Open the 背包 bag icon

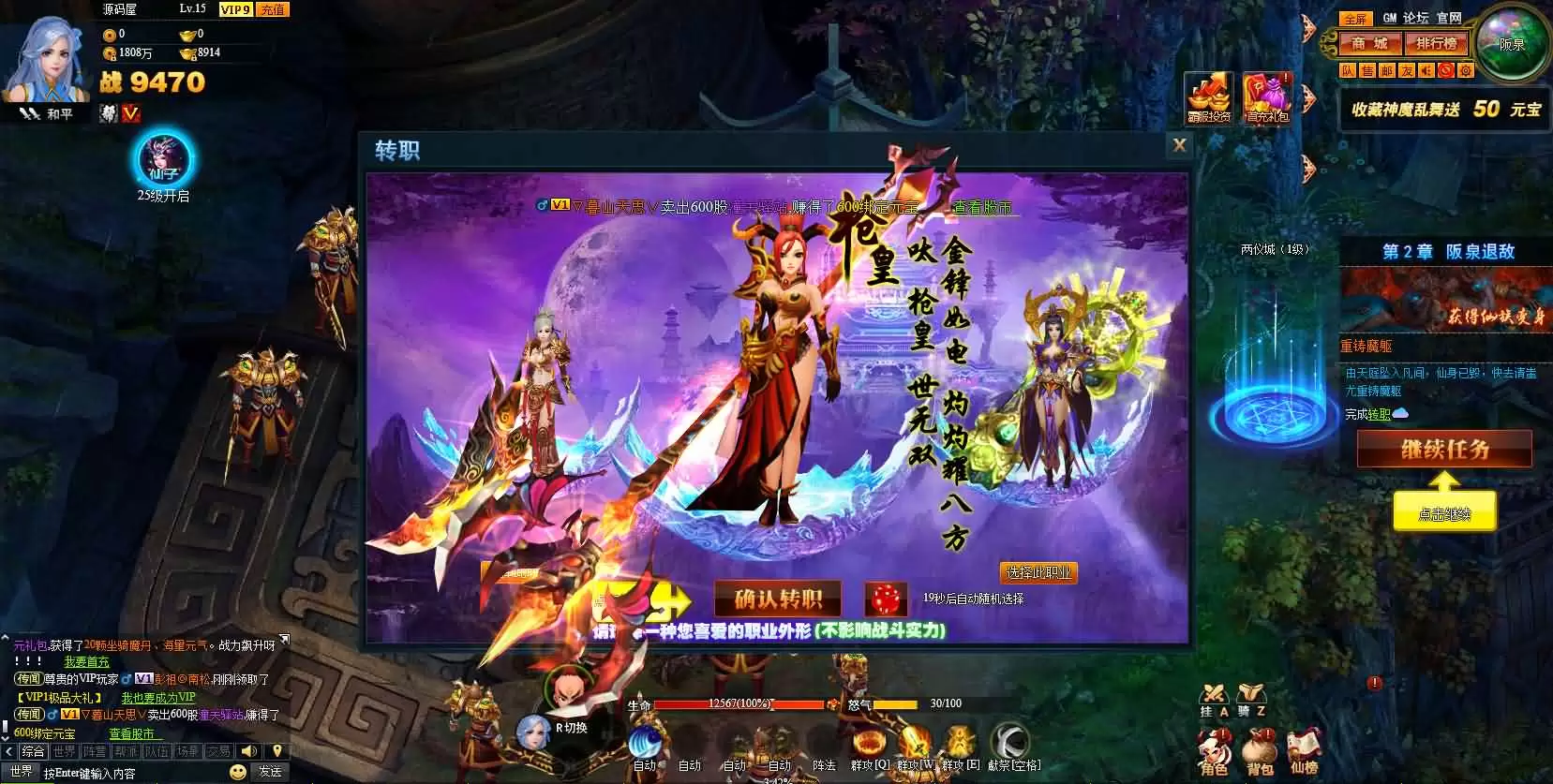coord(1260,747)
